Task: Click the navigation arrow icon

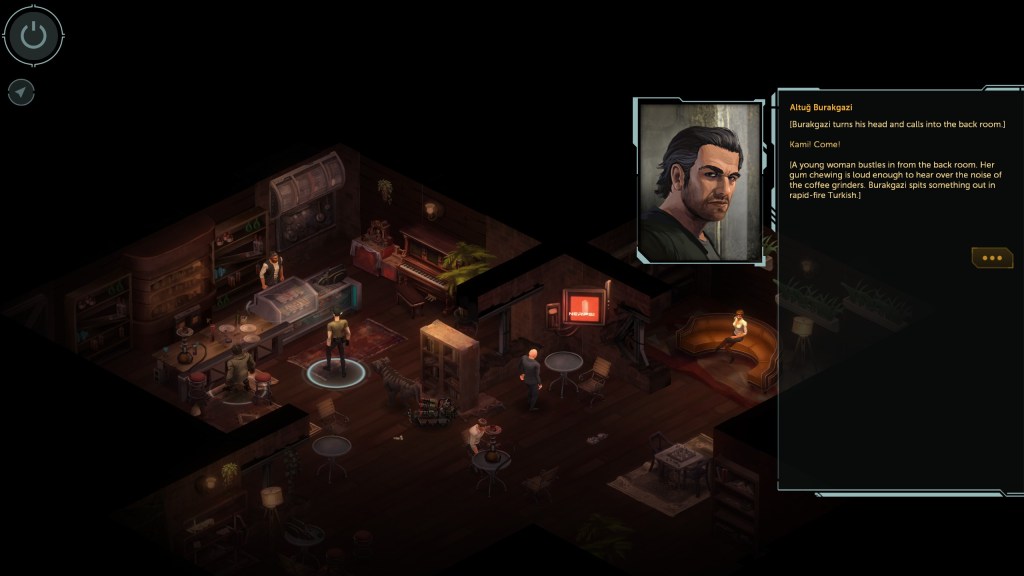Action: 21,92
